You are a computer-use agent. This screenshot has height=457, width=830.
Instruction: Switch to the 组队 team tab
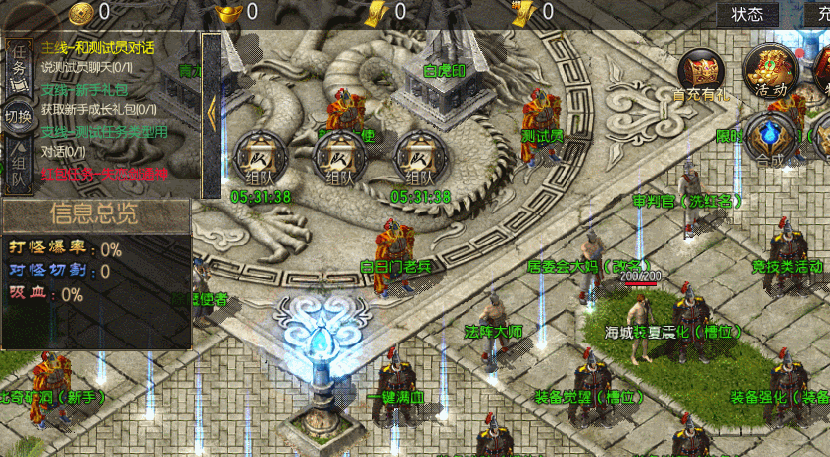coord(18,166)
